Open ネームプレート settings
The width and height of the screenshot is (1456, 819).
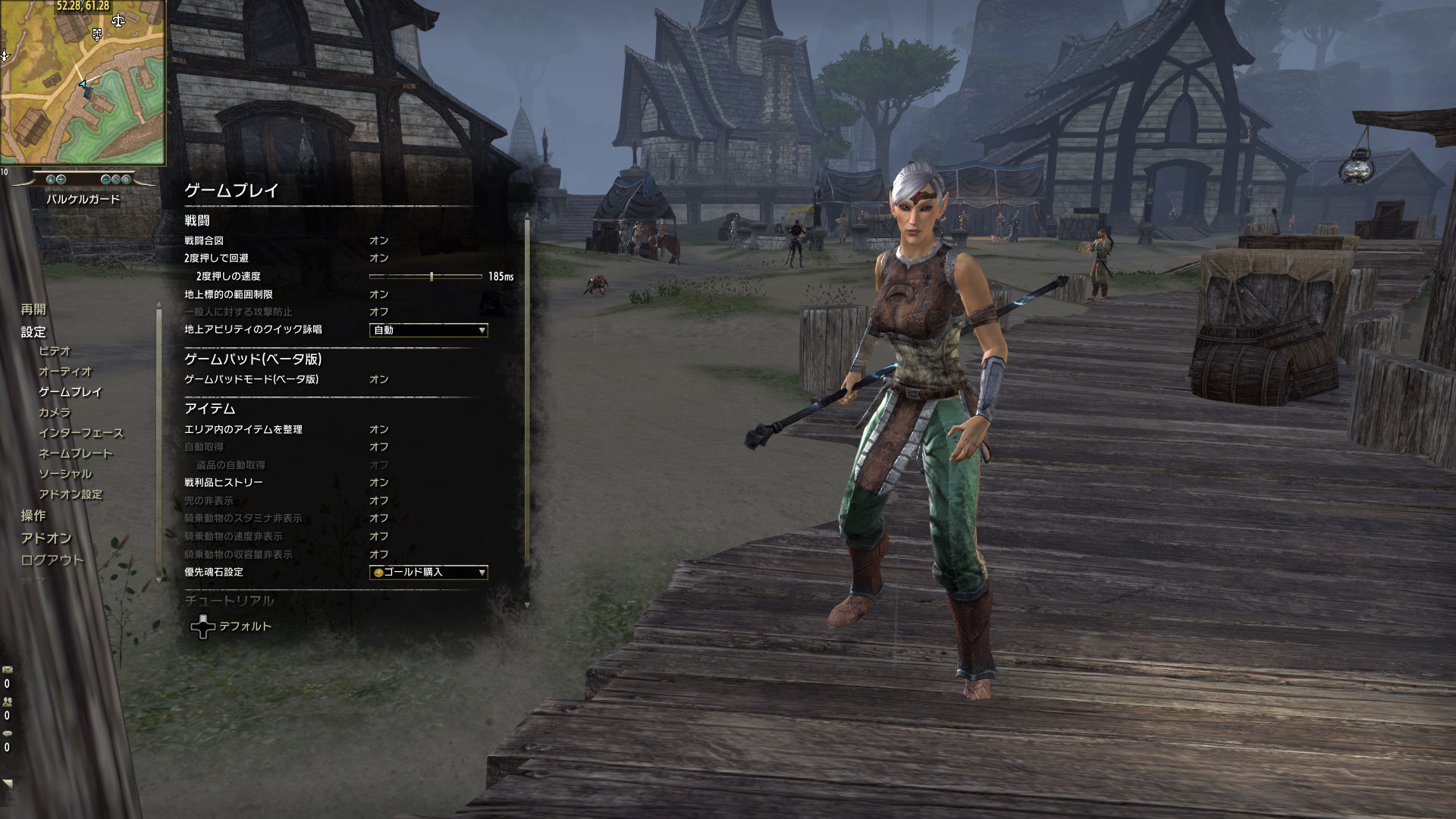(75, 453)
